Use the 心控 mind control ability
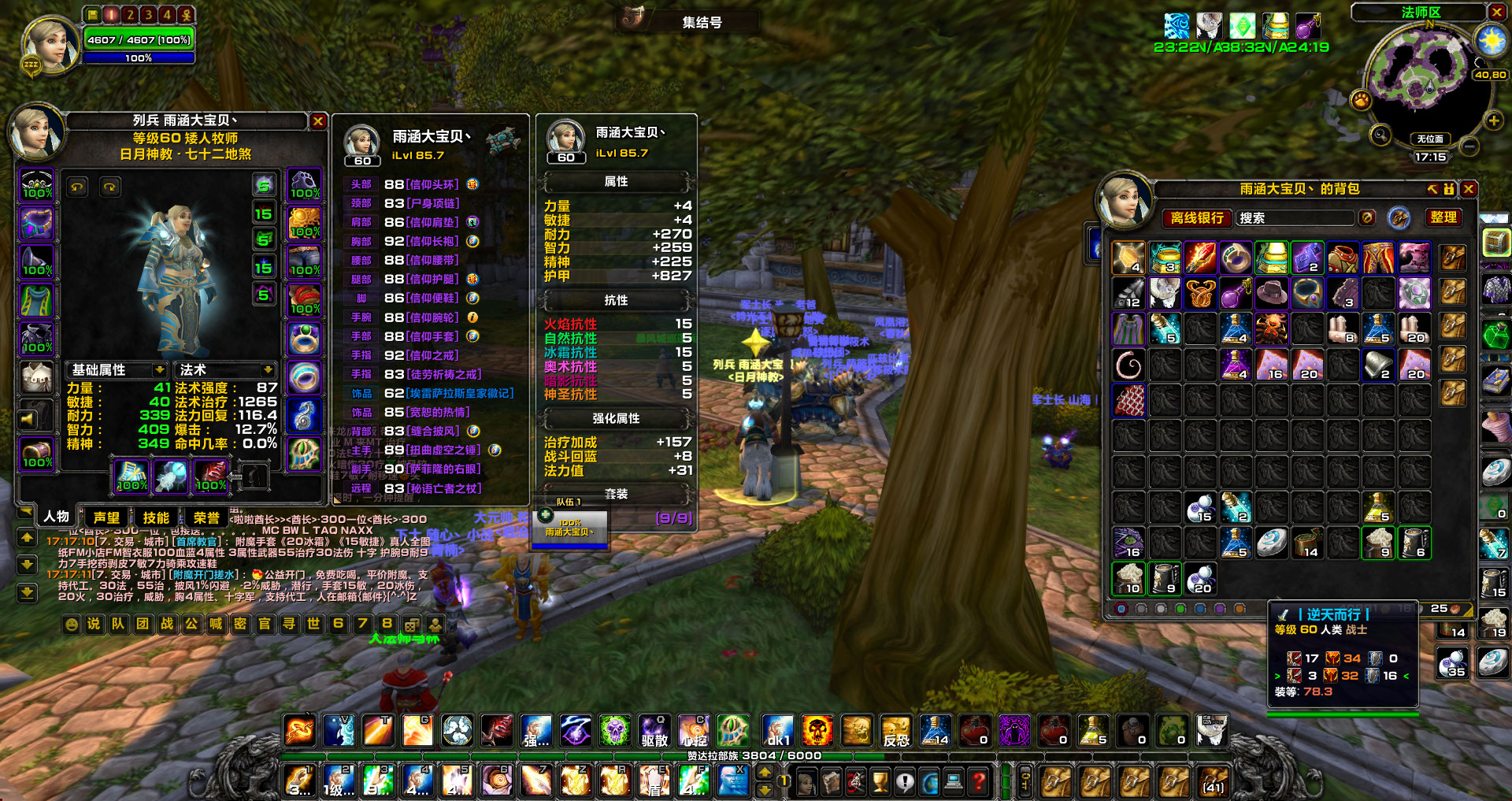 (694, 731)
